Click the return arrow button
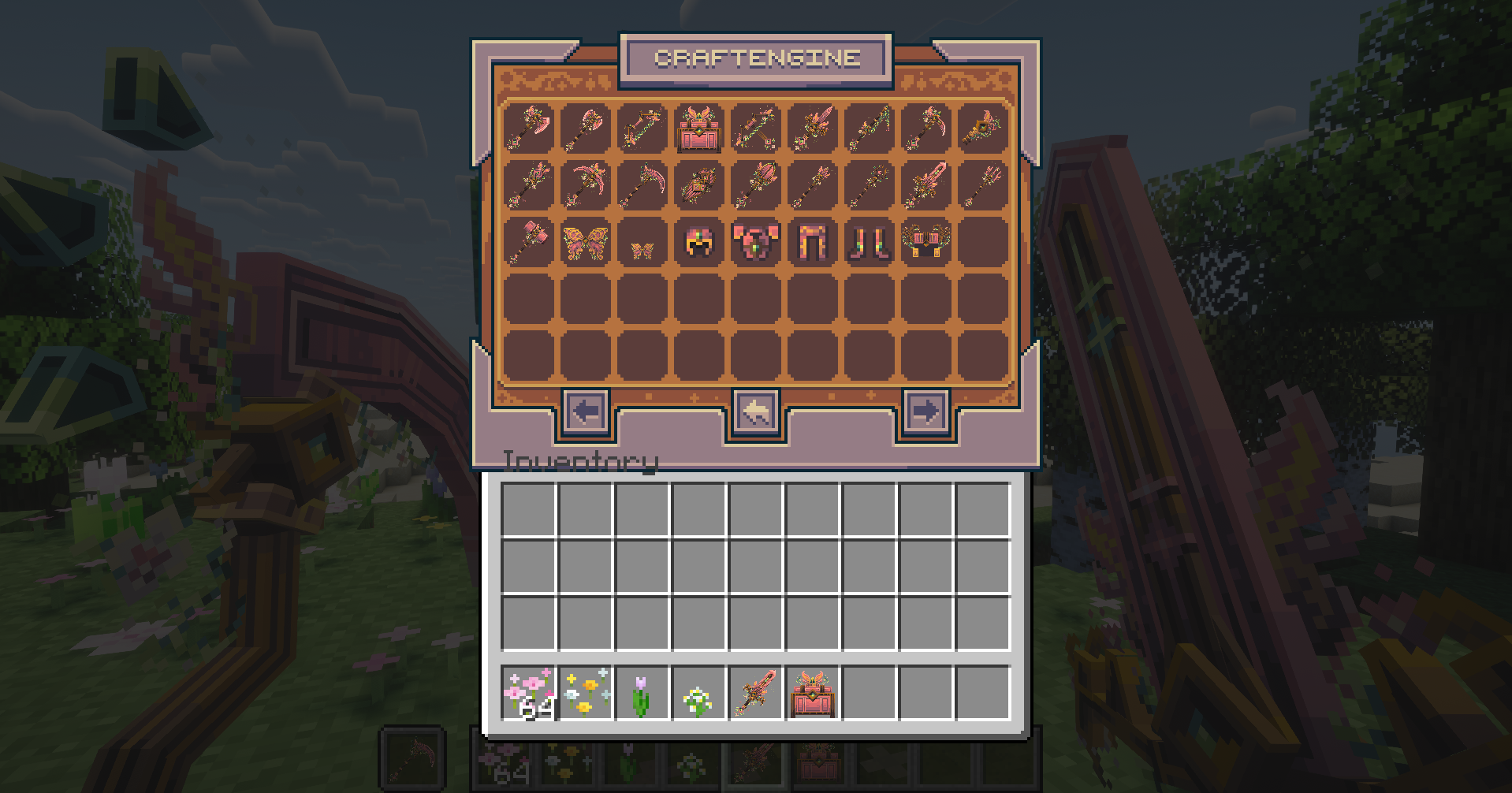This screenshot has height=793, width=1512. [x=754, y=411]
